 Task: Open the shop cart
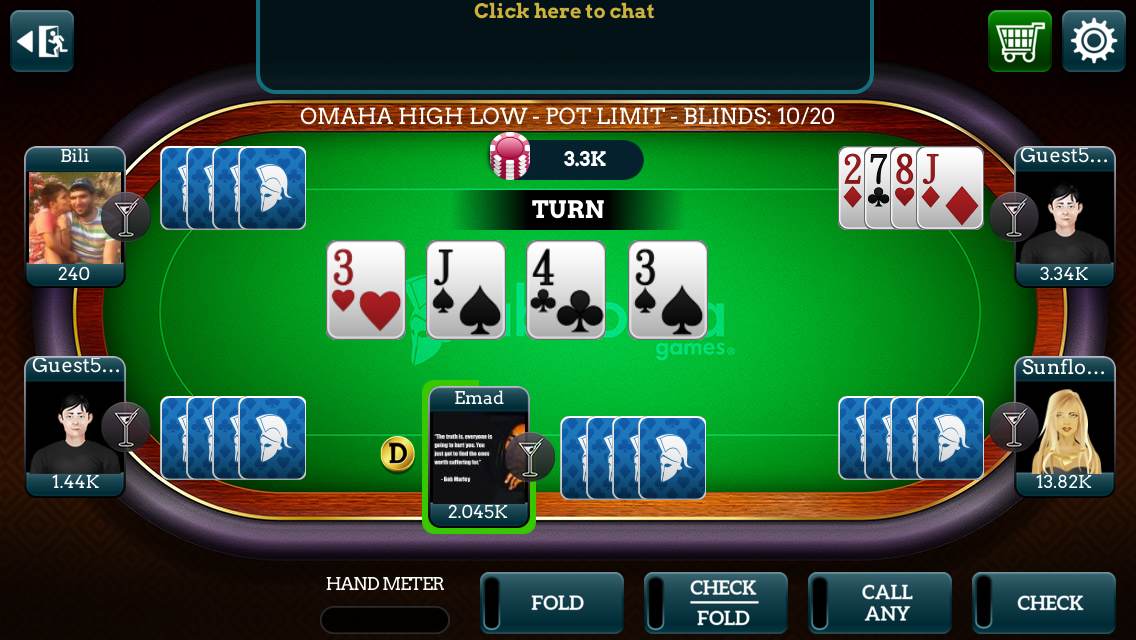pos(1019,41)
